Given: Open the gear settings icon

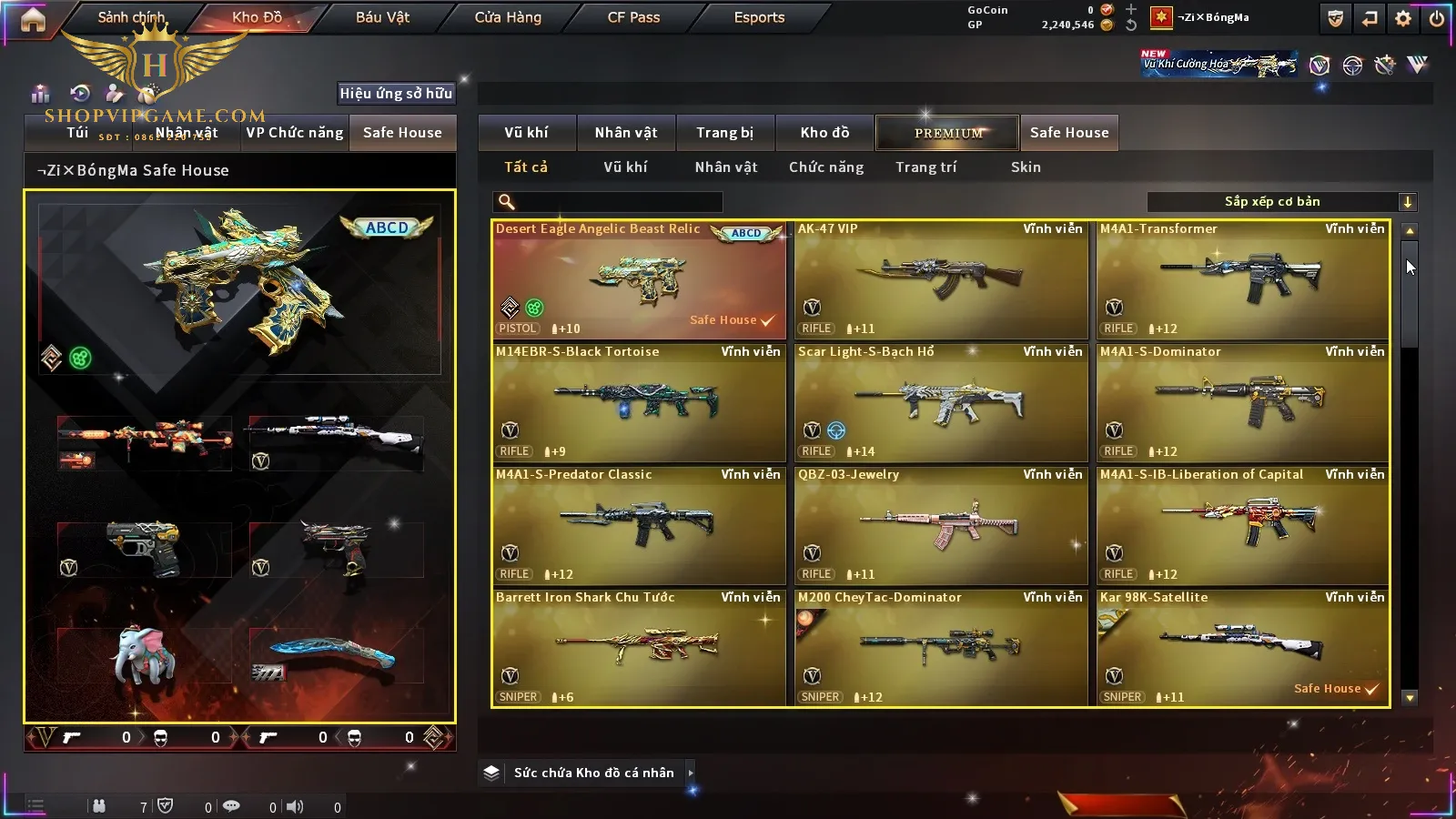Looking at the screenshot, I should 1403,18.
